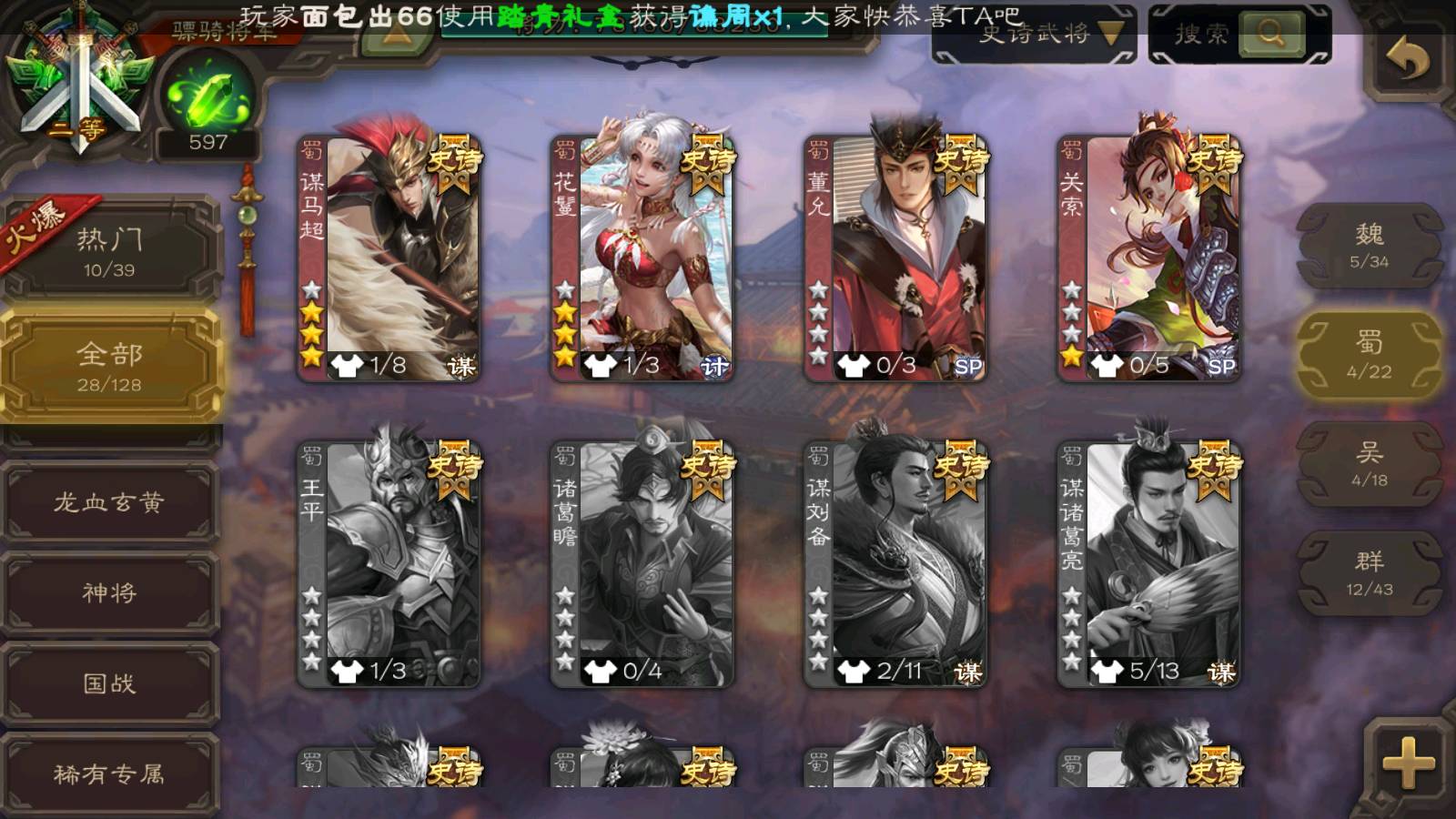Viewport: 1456px width, 819px height.
Task: Select the 谋马超 hero card
Action: coord(389,258)
